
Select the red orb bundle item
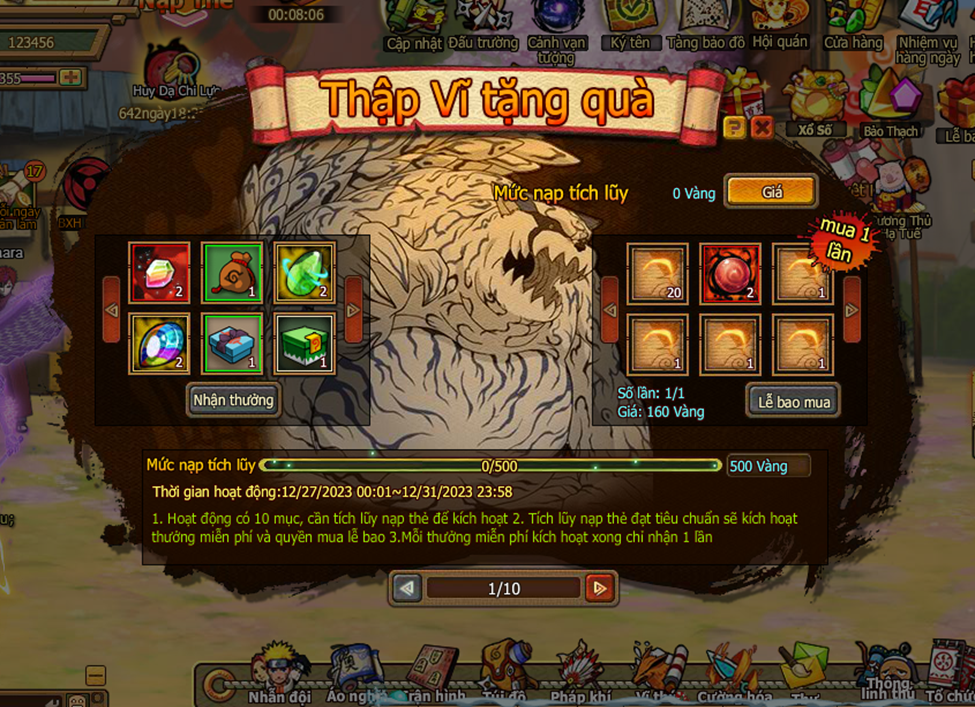pos(730,273)
